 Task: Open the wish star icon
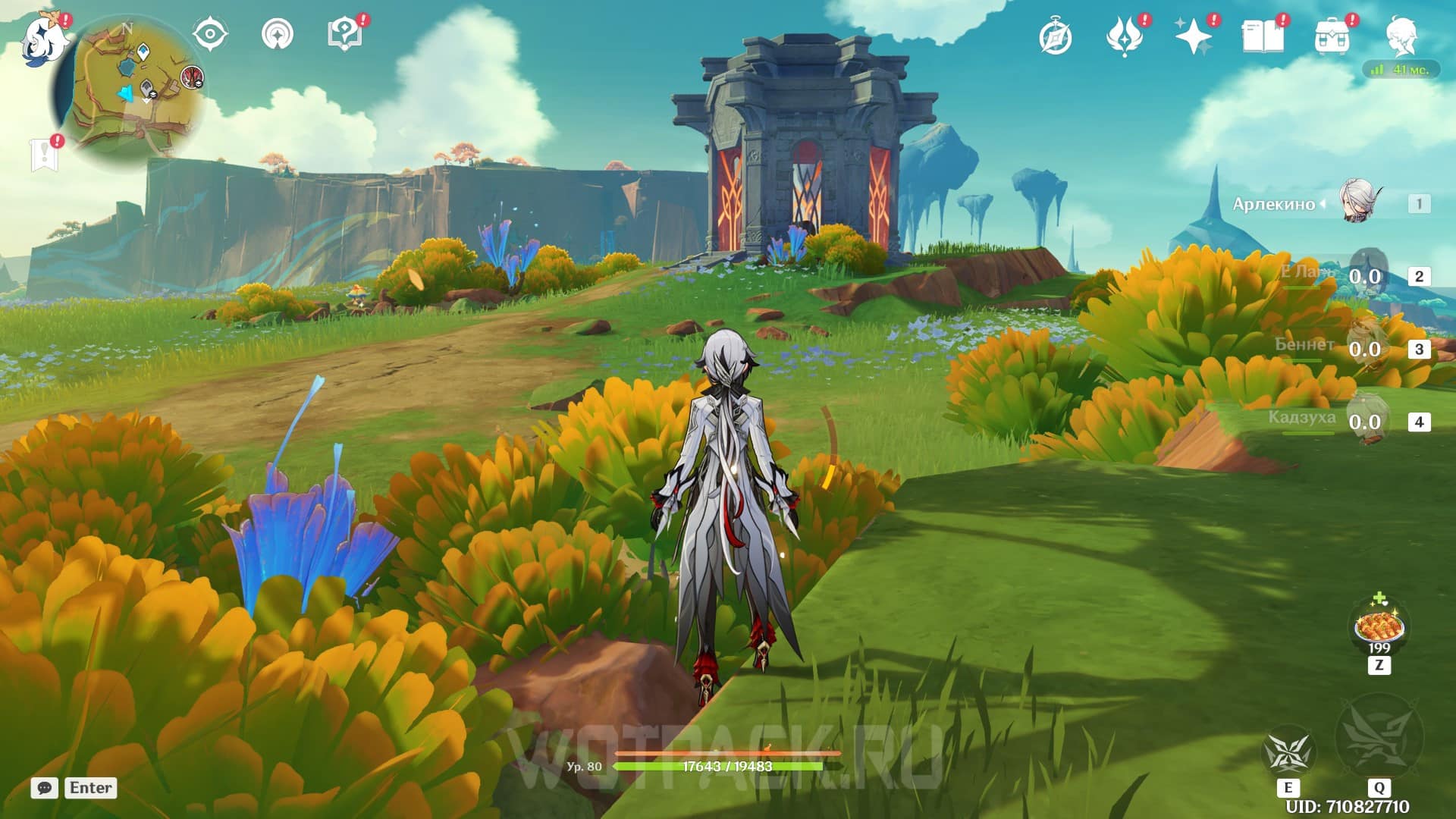tap(1193, 37)
